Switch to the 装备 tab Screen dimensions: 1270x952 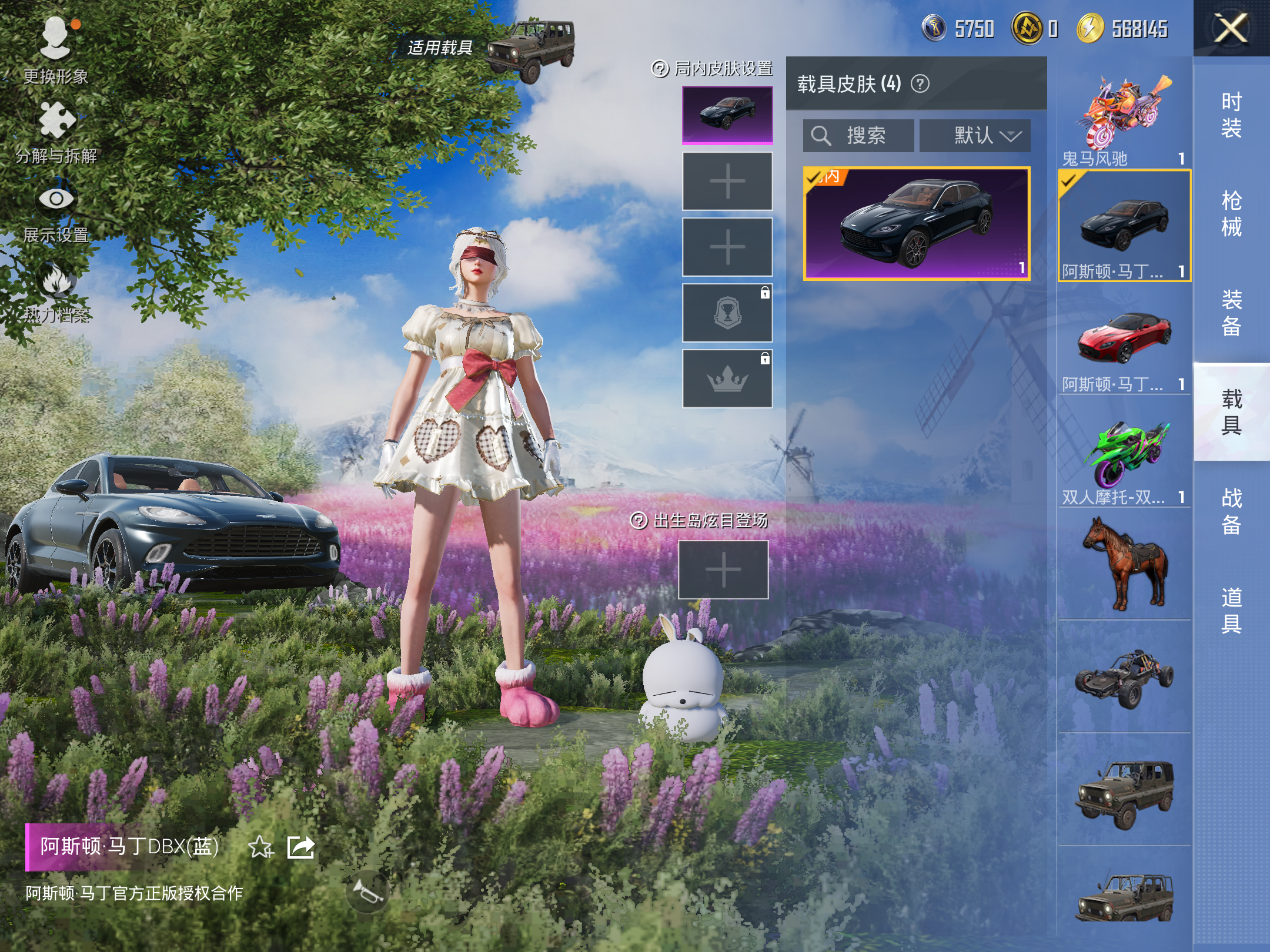point(1231,313)
